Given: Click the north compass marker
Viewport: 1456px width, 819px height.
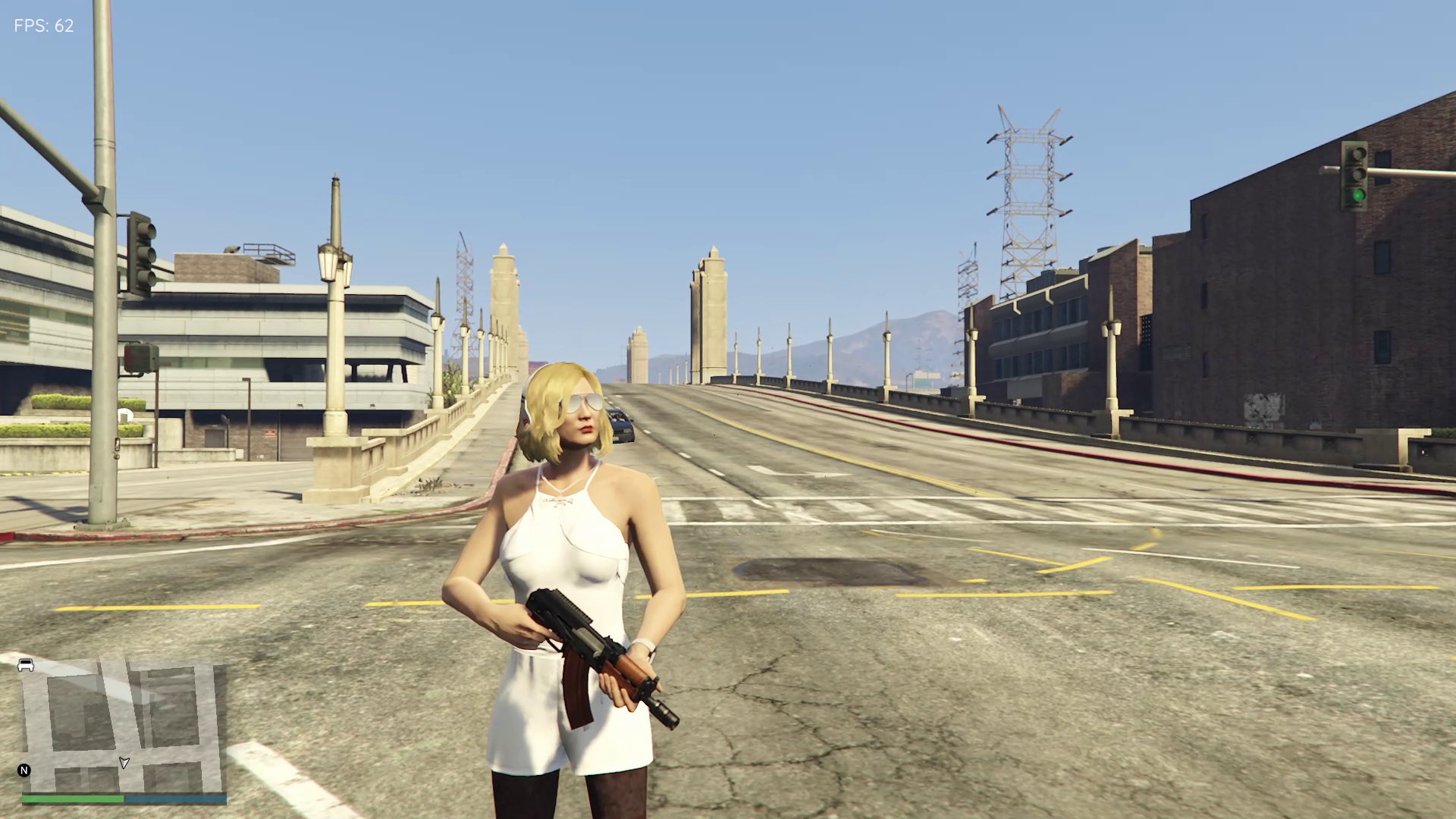Looking at the screenshot, I should [24, 770].
